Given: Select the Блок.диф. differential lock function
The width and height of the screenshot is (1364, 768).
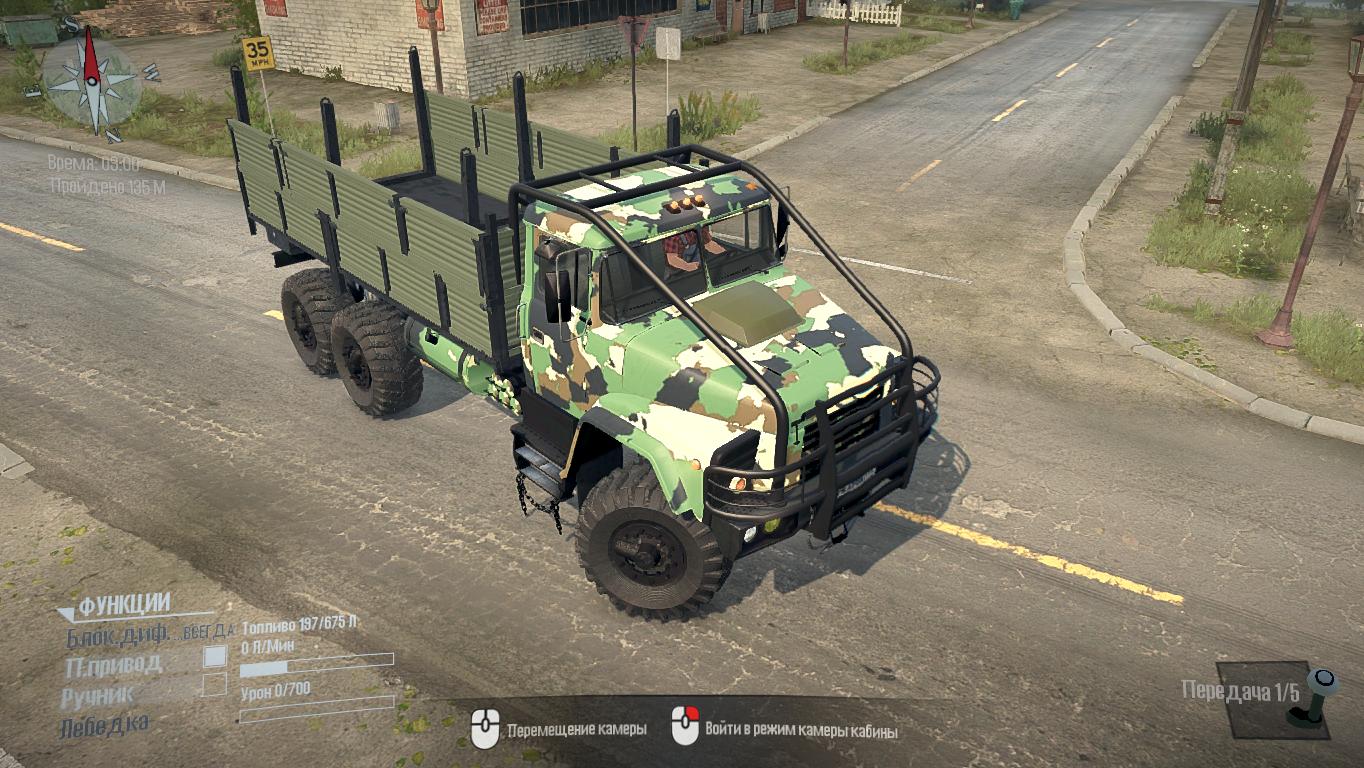Looking at the screenshot, I should coord(120,635).
